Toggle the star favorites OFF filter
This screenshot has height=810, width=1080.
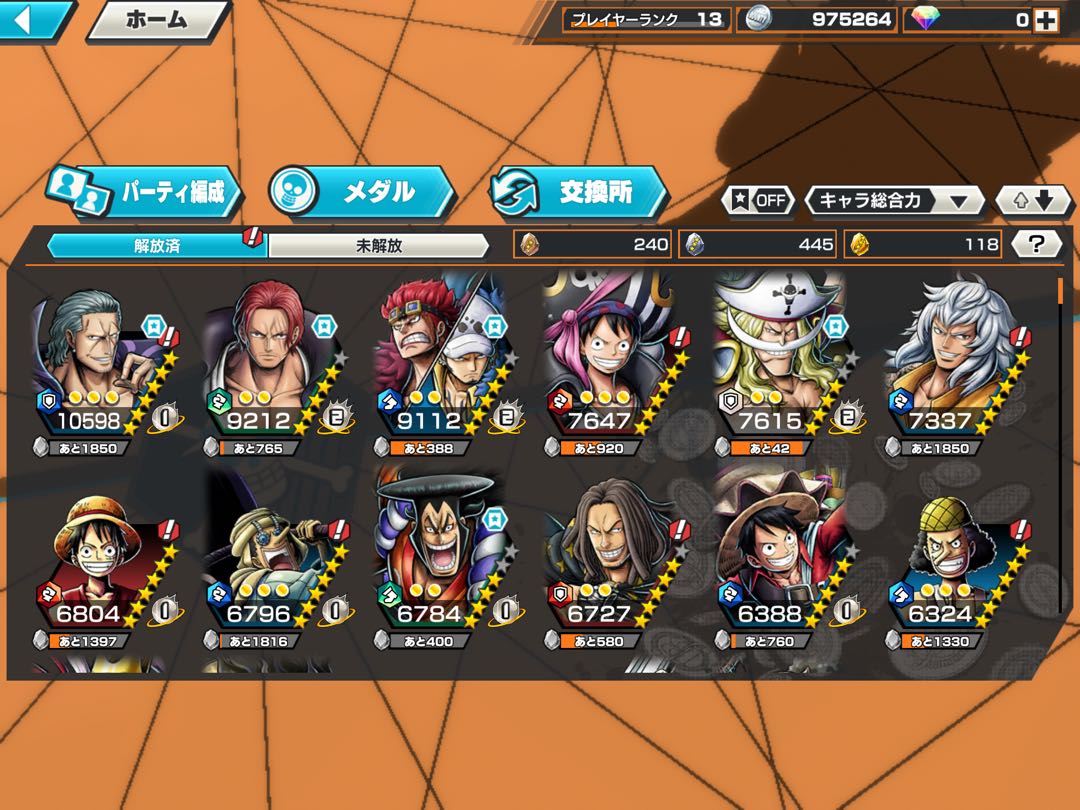point(758,200)
